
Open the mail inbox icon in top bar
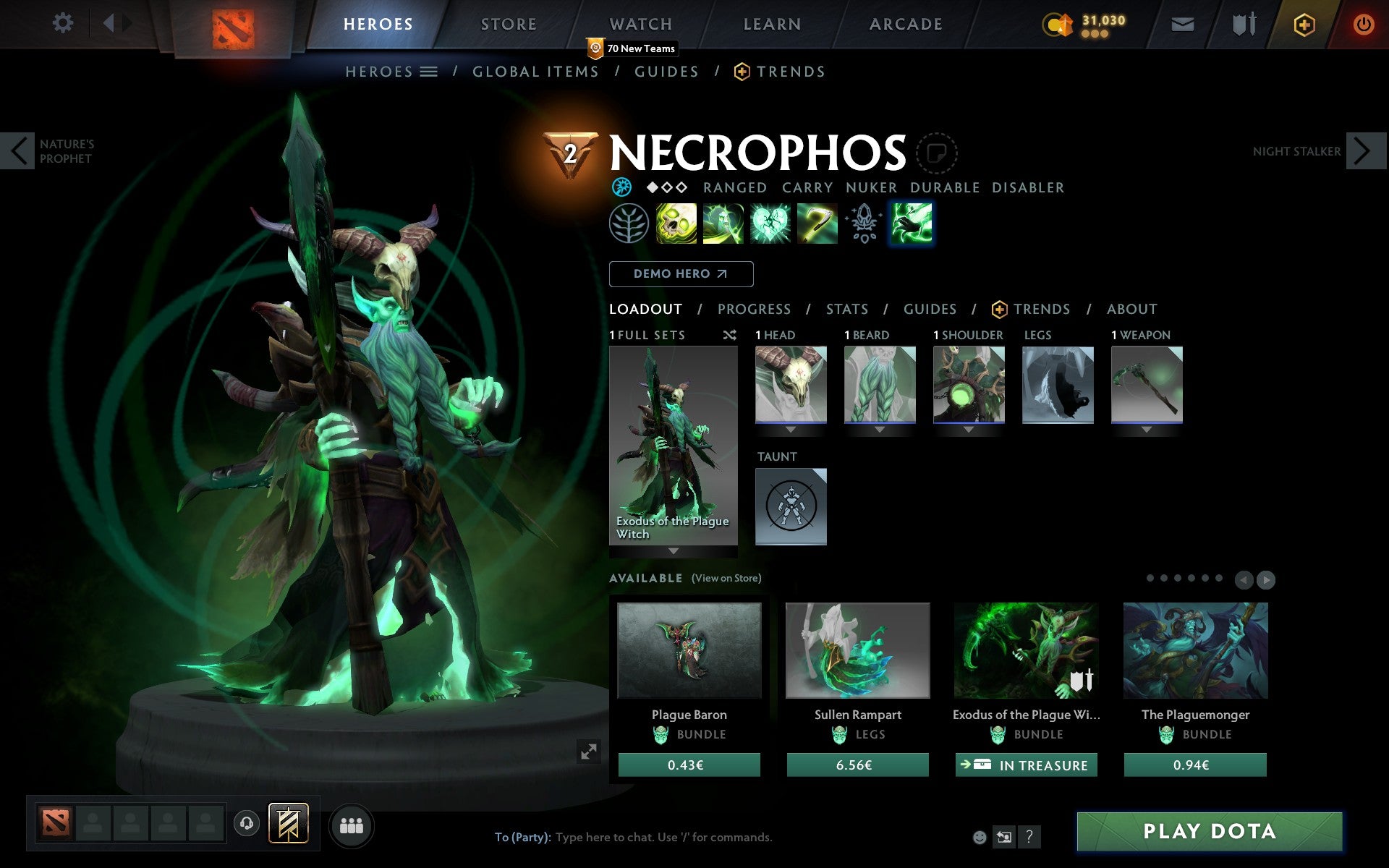(1181, 23)
